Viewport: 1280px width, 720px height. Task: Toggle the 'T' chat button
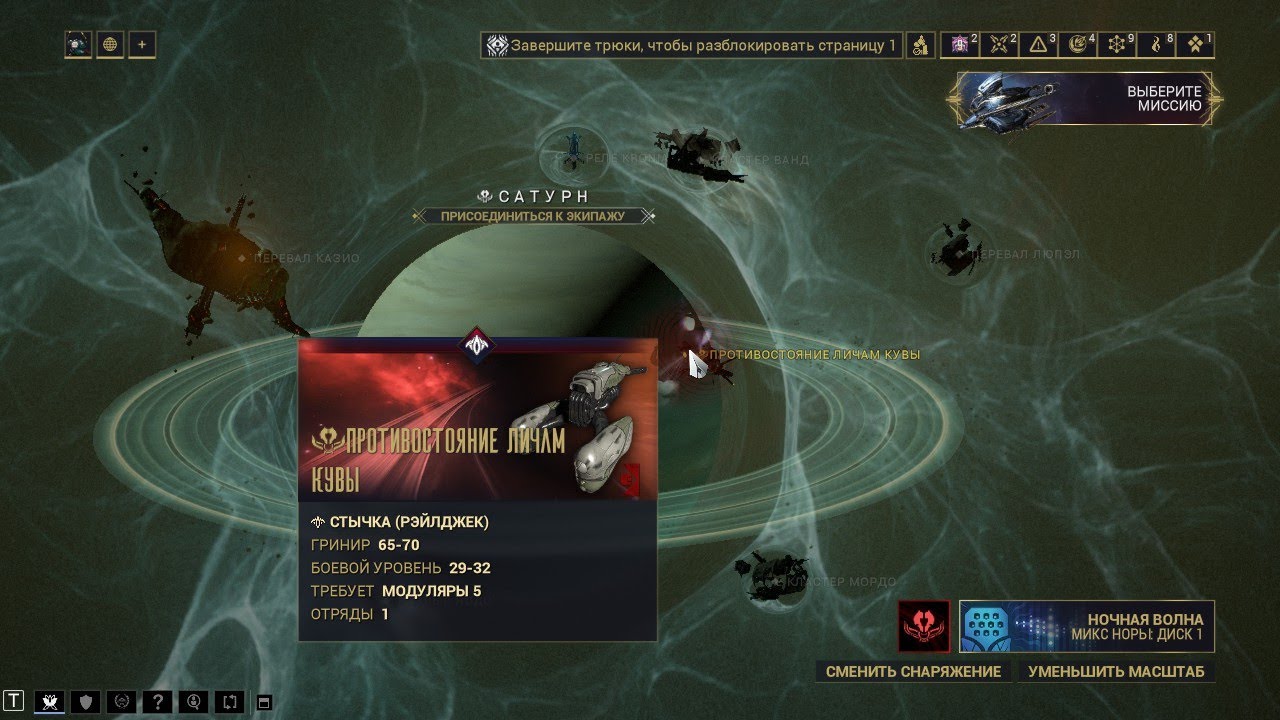click(x=14, y=701)
